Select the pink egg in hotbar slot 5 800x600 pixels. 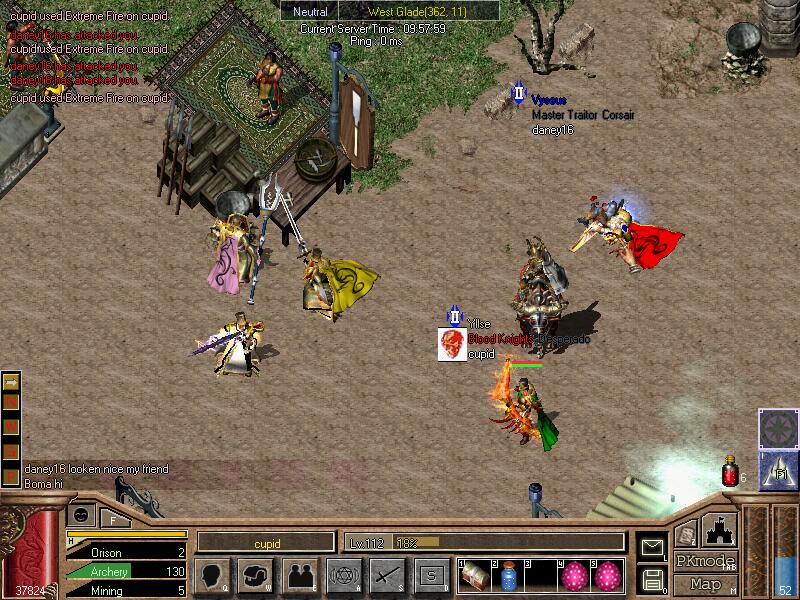(x=607, y=576)
